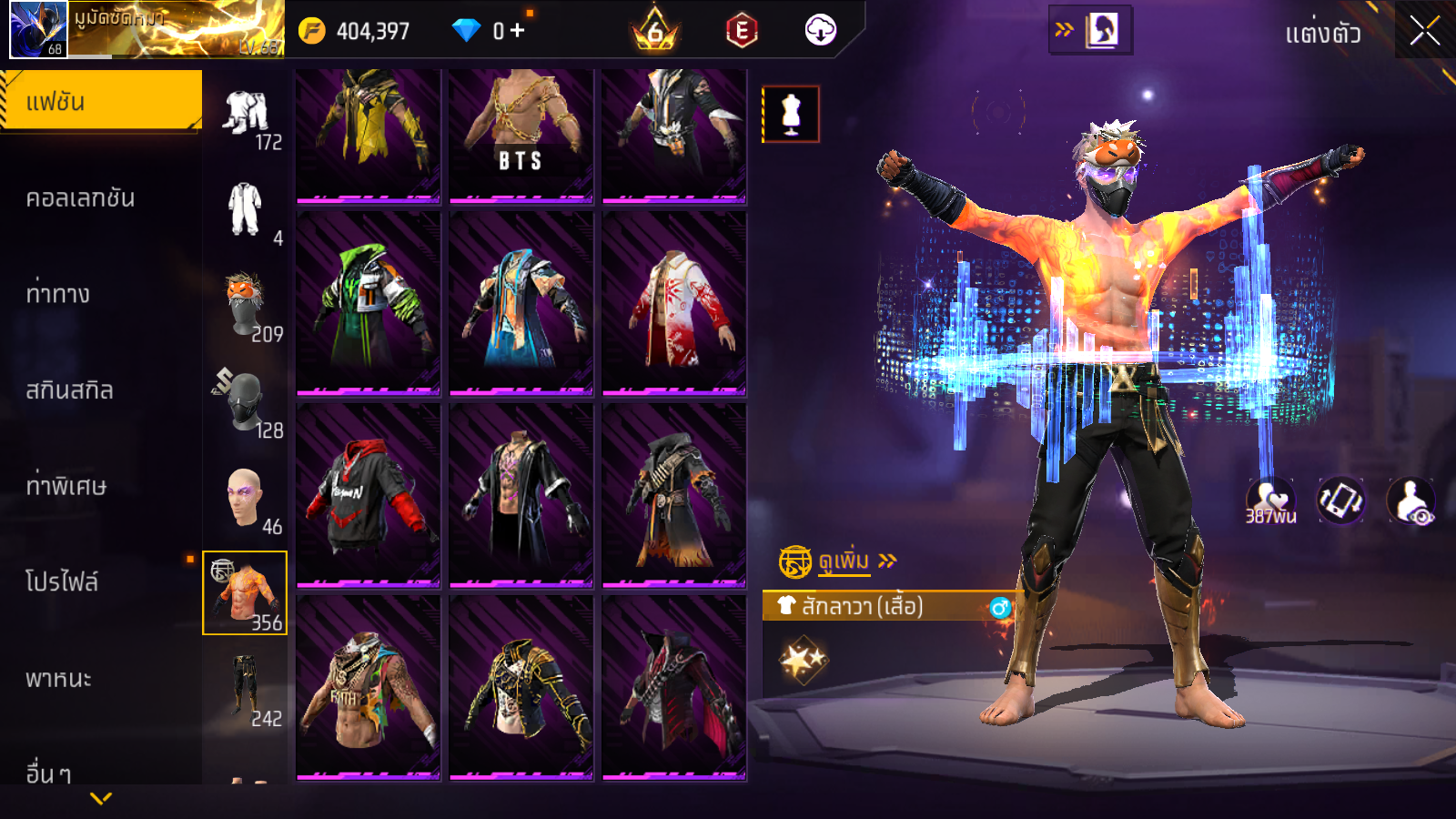The width and height of the screenshot is (1456, 819).
Task: Select the outfit sets category with 172
Action: [248, 118]
